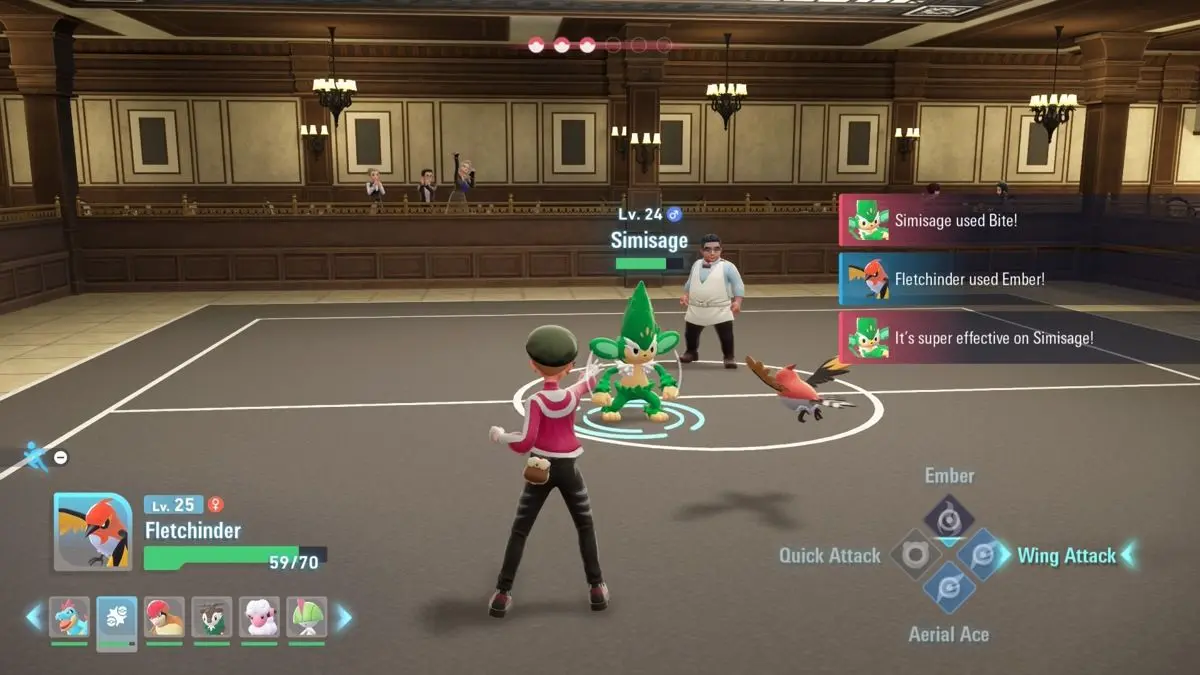Activate the Aerial Ace move
1200x675 pixels.
[x=948, y=590]
